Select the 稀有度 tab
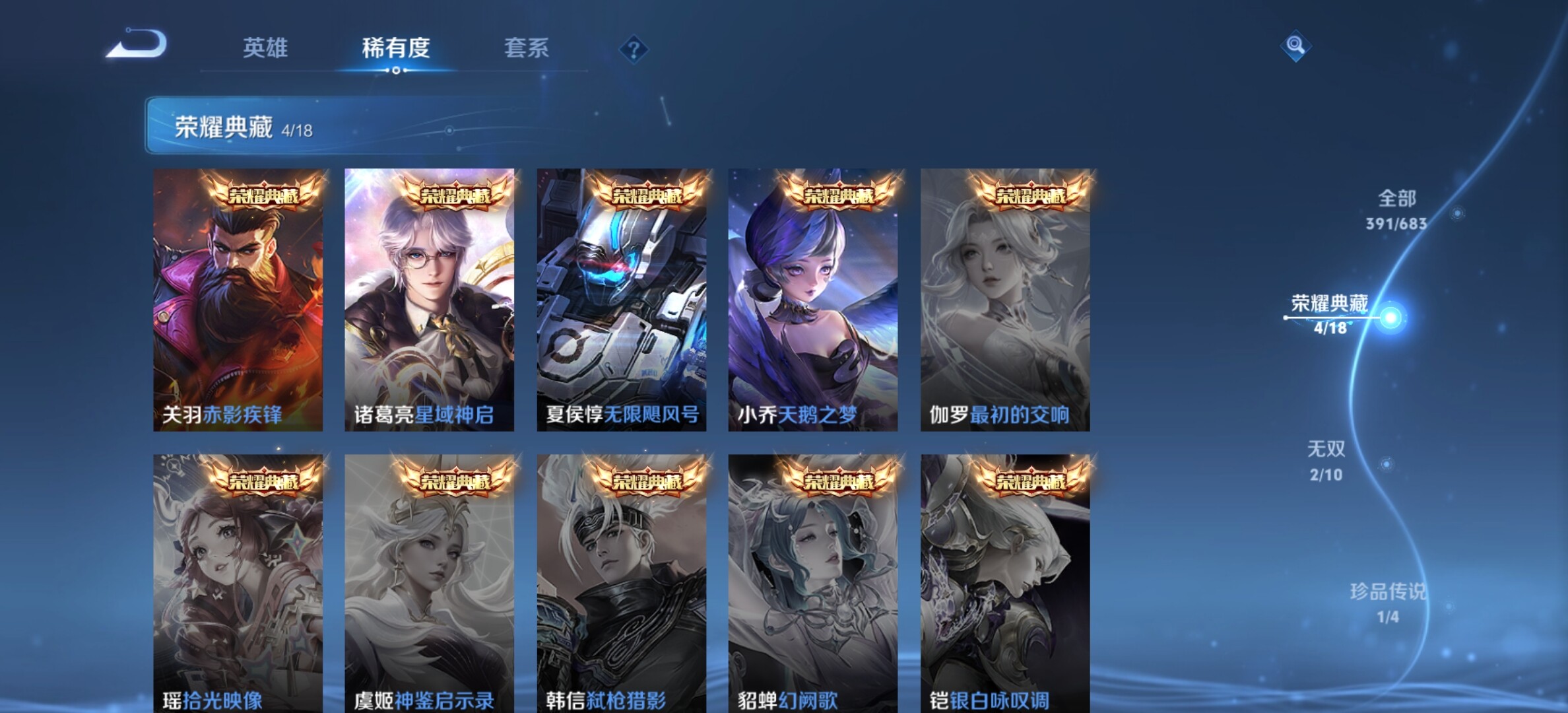 pos(396,48)
